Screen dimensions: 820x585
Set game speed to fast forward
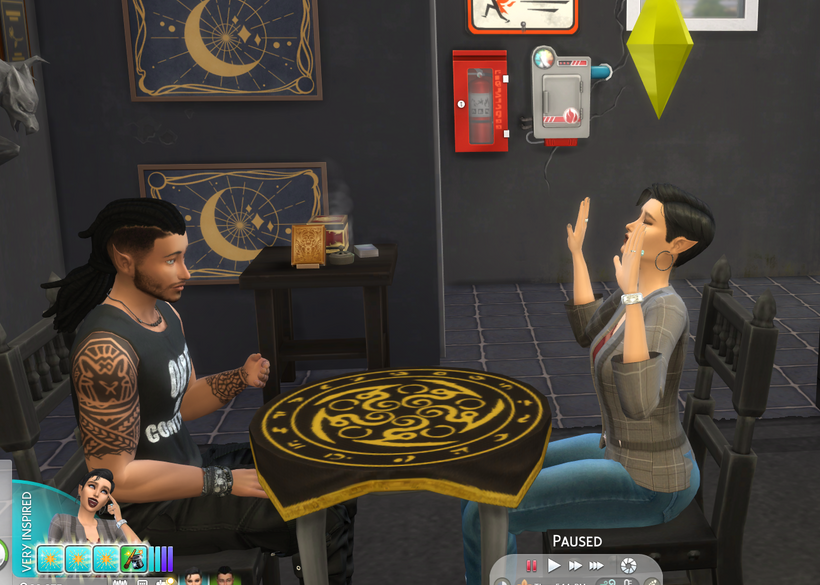575,565
